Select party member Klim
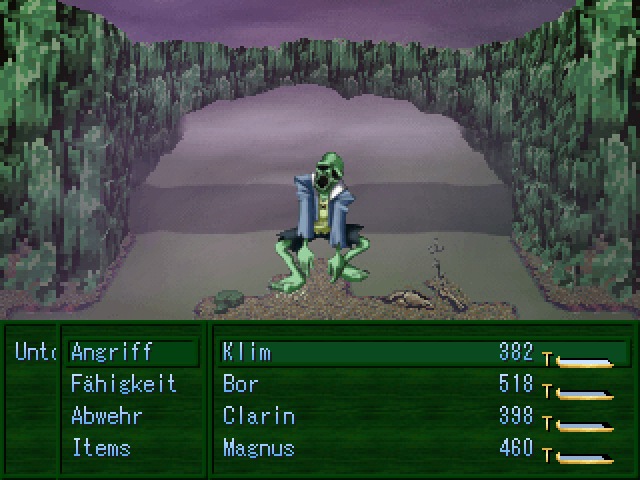The height and width of the screenshot is (480, 640). 246,352
